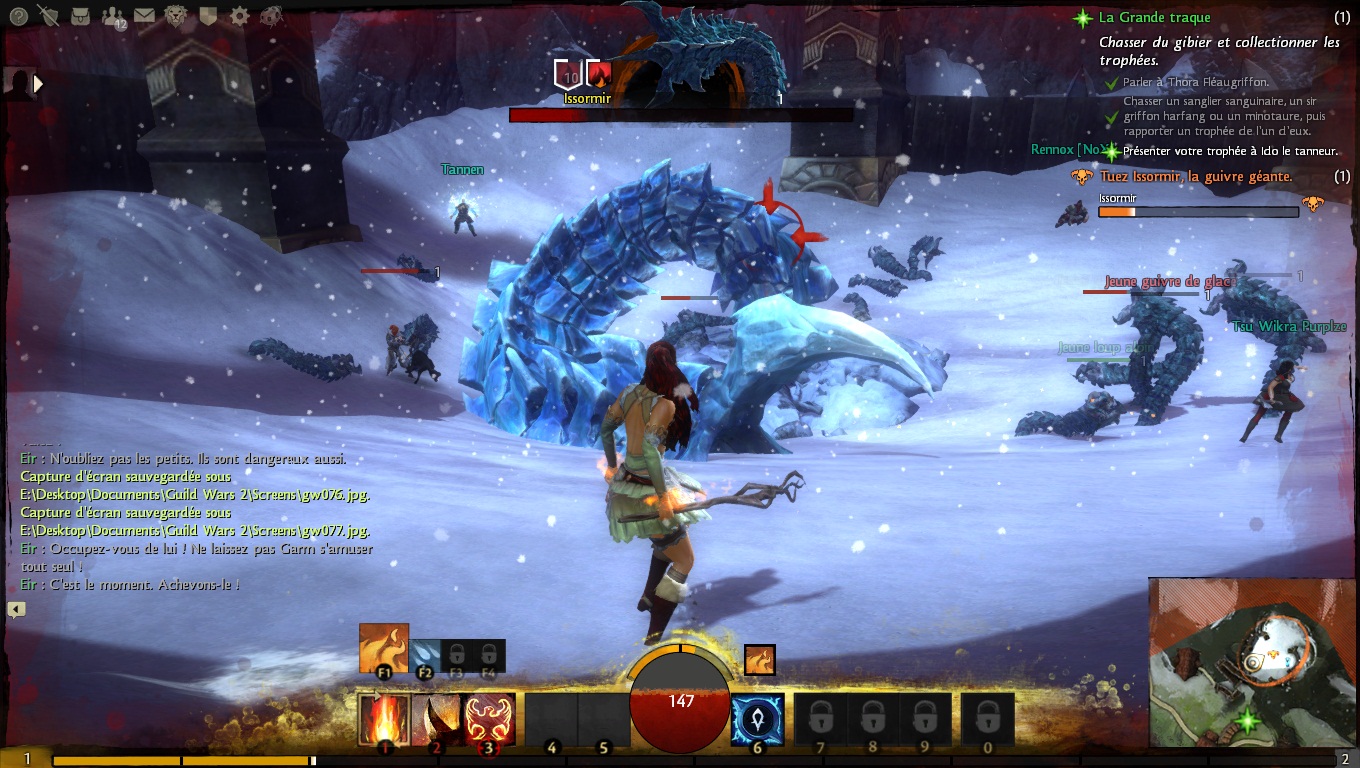Open the Hero panel sword and shield icon
This screenshot has width=1360, height=768.
[48, 16]
